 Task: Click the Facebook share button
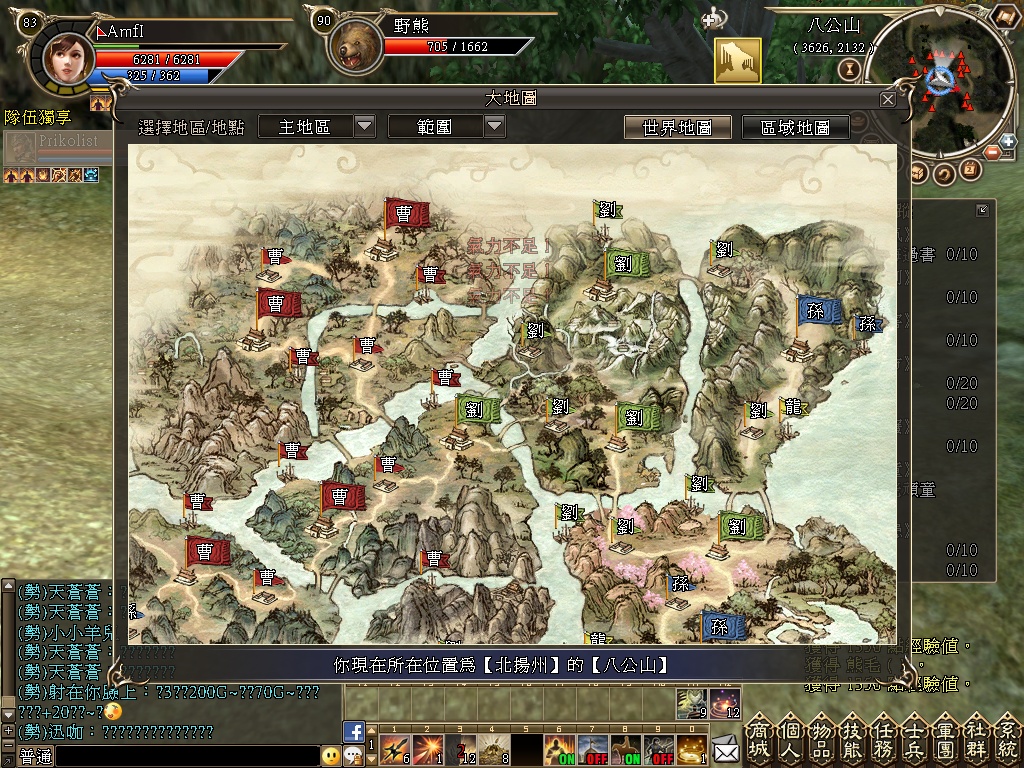point(353,732)
